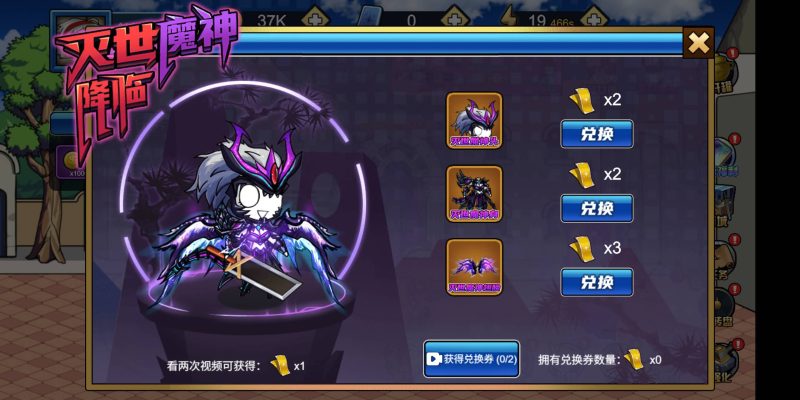Select the demon god armor icon

[x=474, y=194]
